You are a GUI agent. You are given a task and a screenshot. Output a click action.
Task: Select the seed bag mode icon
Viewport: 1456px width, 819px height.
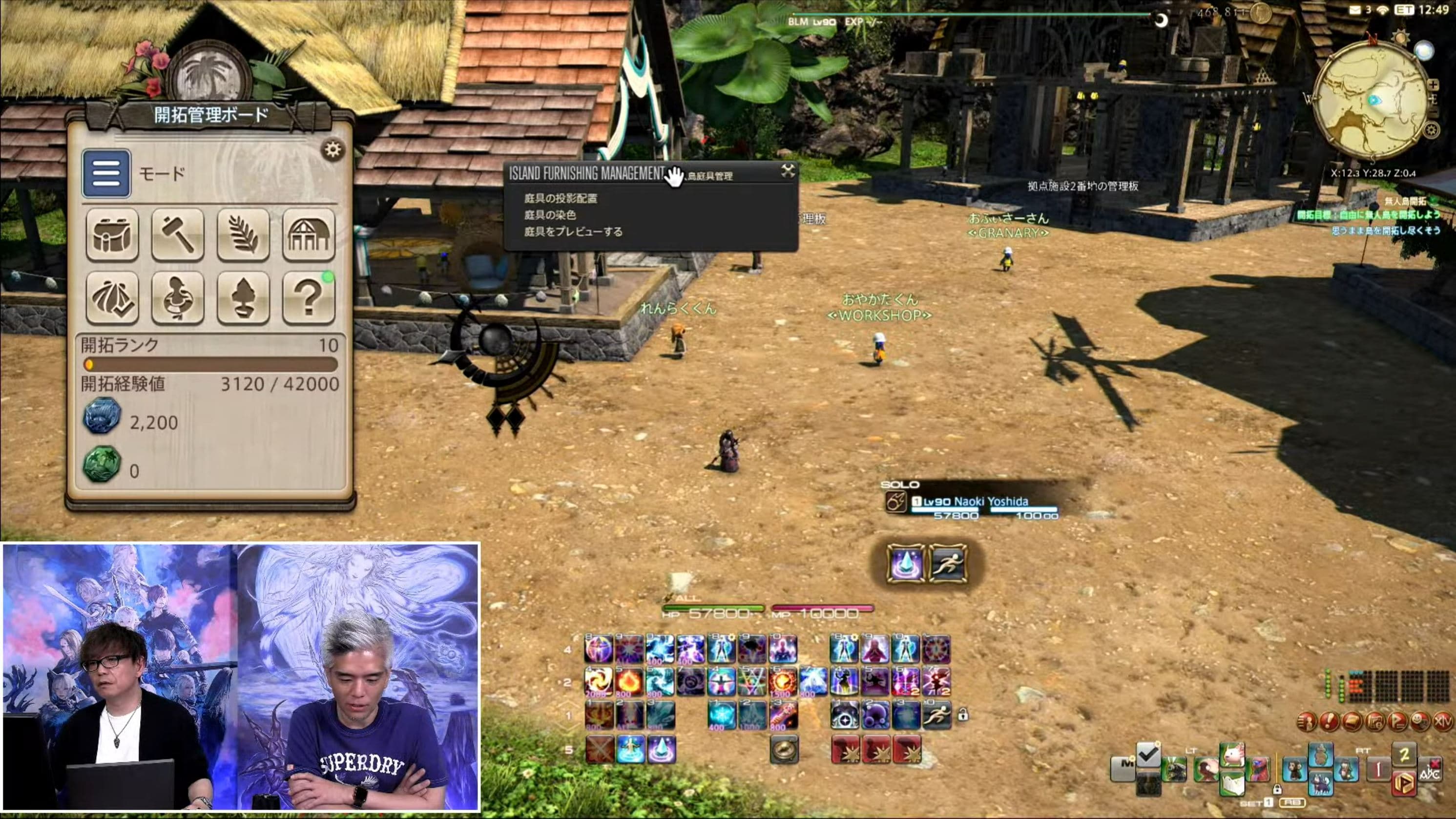pos(112,298)
